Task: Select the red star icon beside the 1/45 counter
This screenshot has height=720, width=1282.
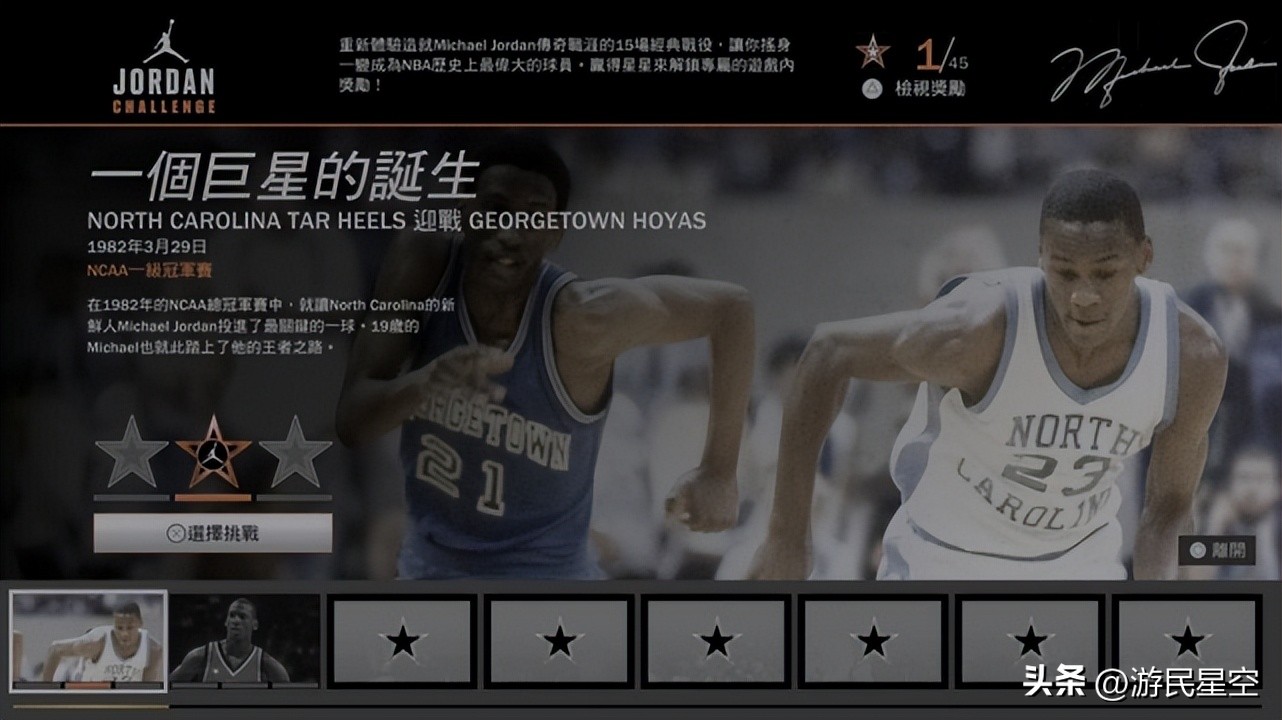Action: click(x=874, y=49)
